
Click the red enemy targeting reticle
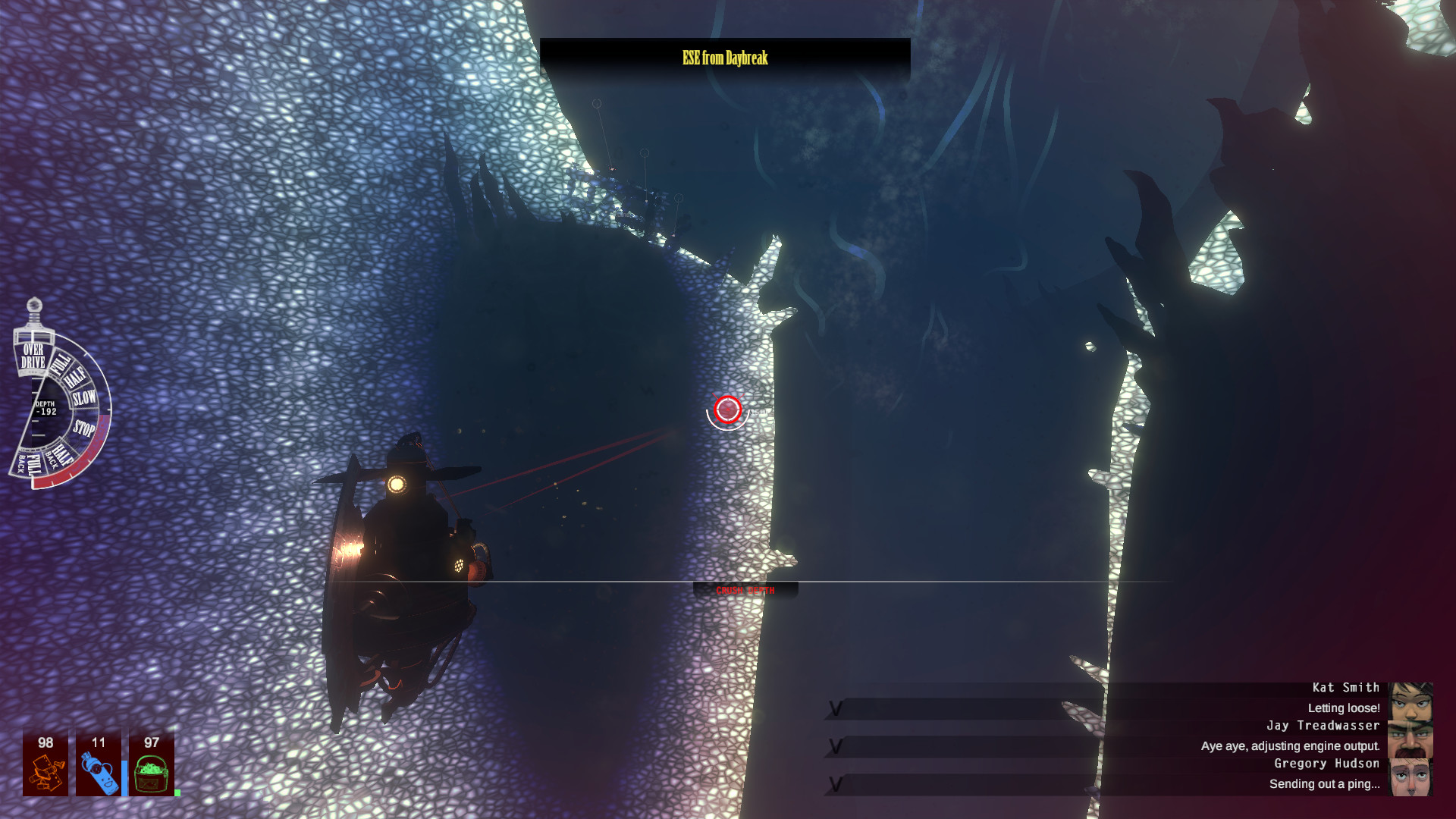click(727, 410)
